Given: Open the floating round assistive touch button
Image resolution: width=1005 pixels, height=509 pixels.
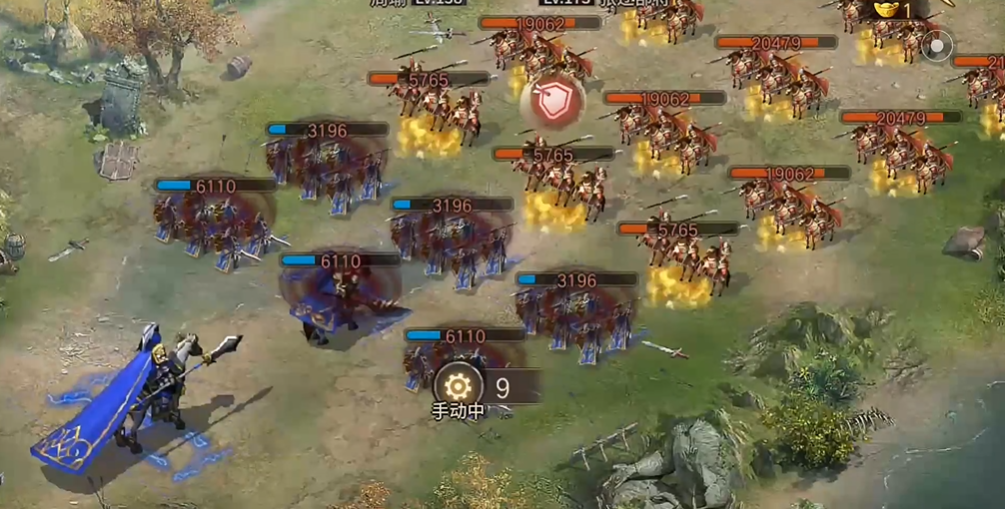Looking at the screenshot, I should coord(937,46).
